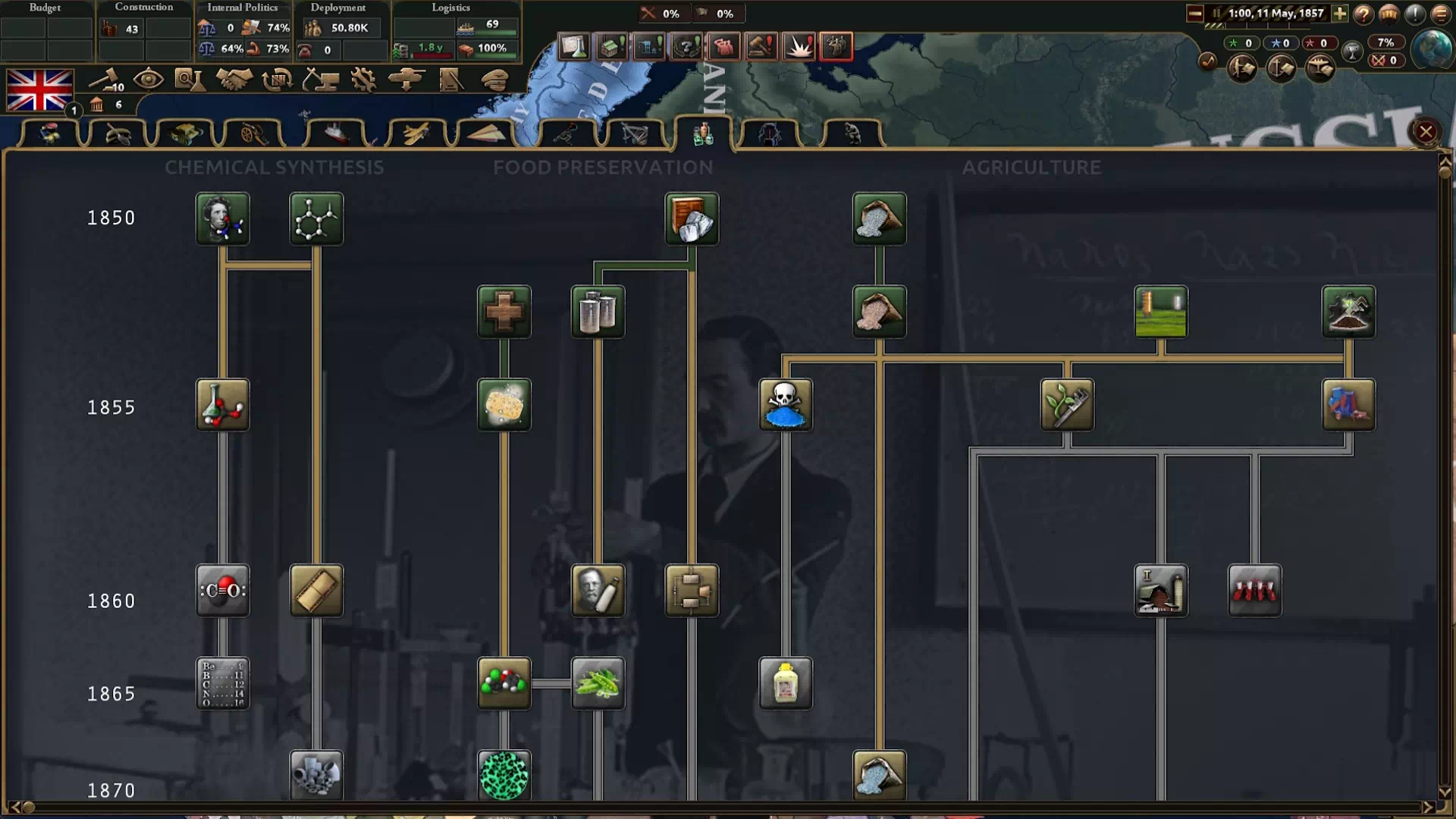Open the research flask toolbar button

coord(189,79)
